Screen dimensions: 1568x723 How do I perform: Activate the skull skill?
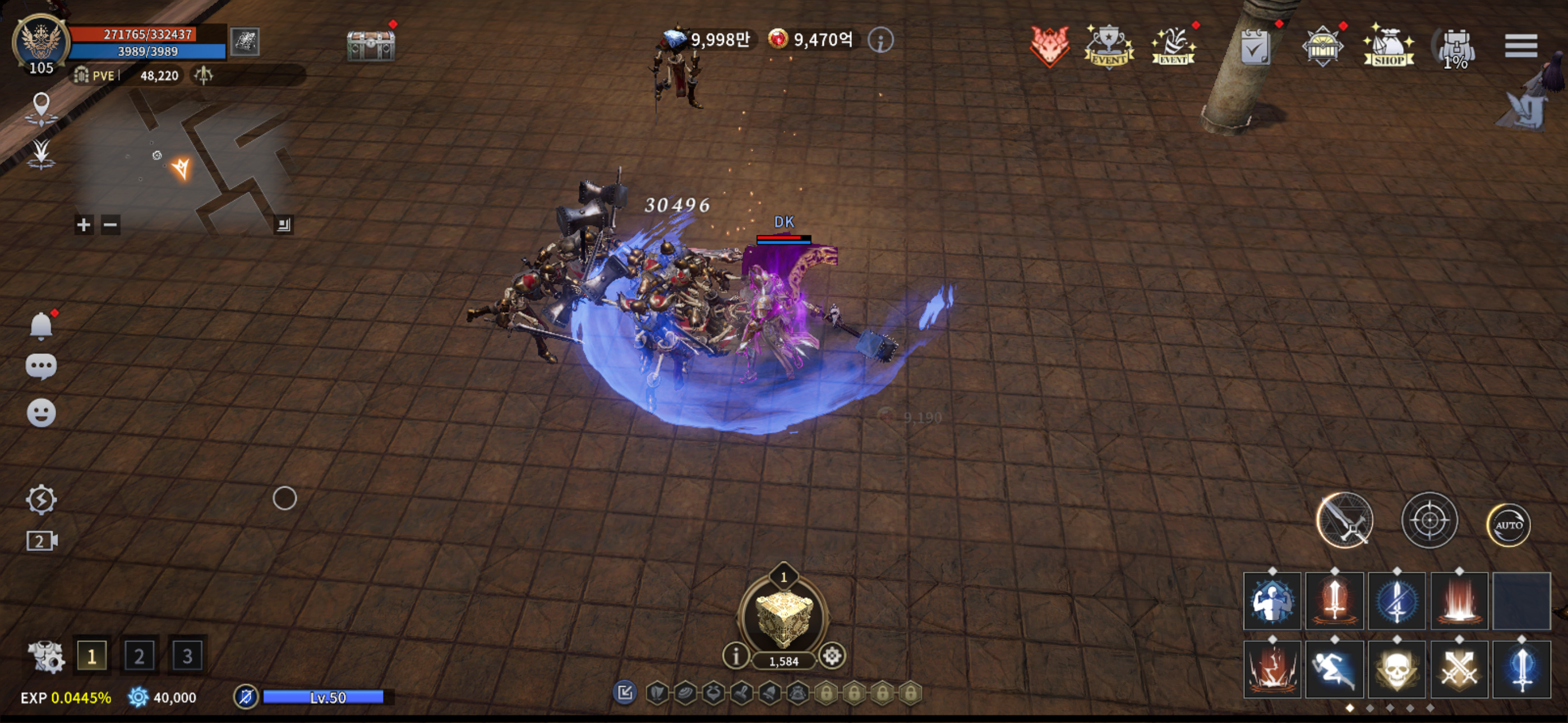pyautogui.click(x=1396, y=669)
